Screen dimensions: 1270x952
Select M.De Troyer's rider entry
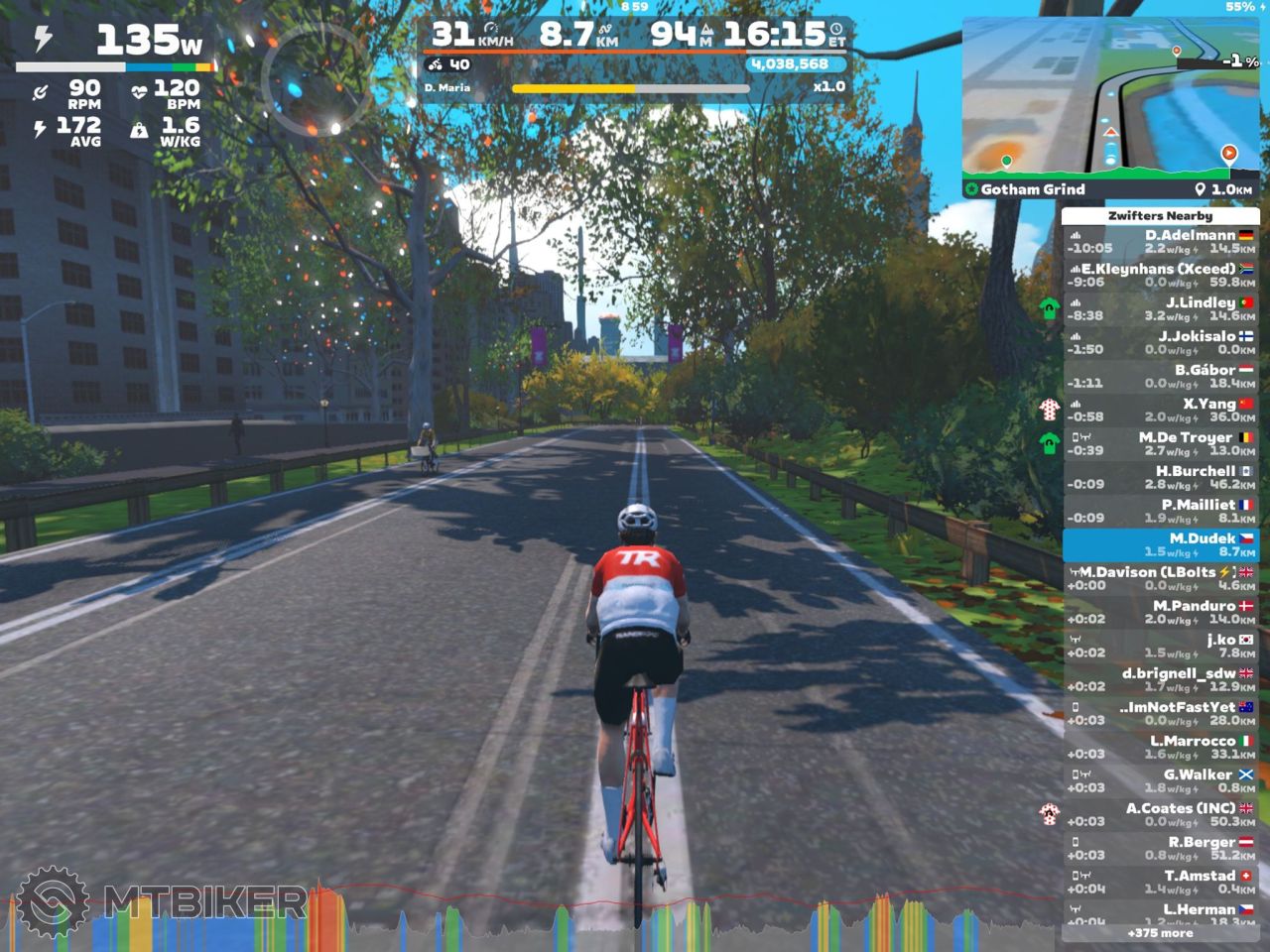[1161, 444]
